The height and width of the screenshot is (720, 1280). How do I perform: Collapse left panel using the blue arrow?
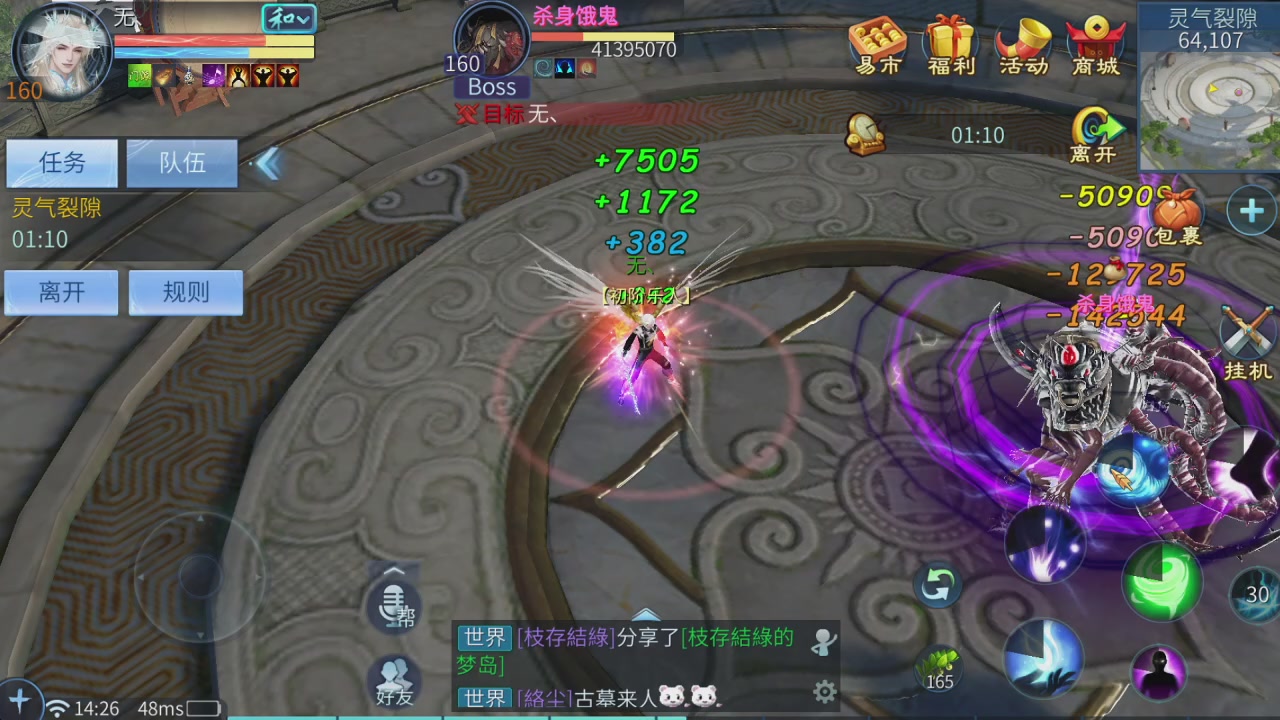point(268,165)
